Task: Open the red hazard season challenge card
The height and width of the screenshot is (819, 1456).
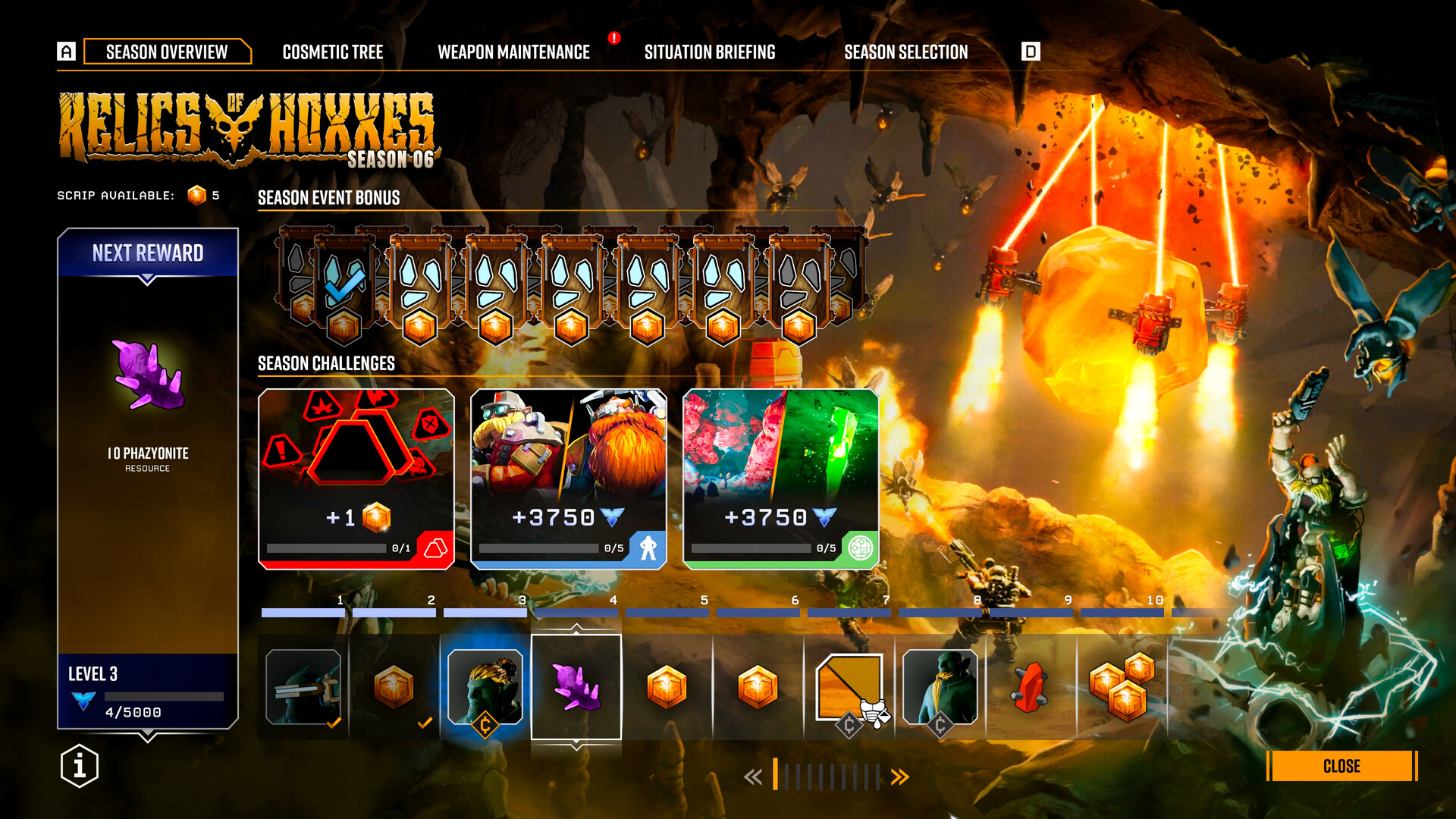Action: pyautogui.click(x=356, y=476)
